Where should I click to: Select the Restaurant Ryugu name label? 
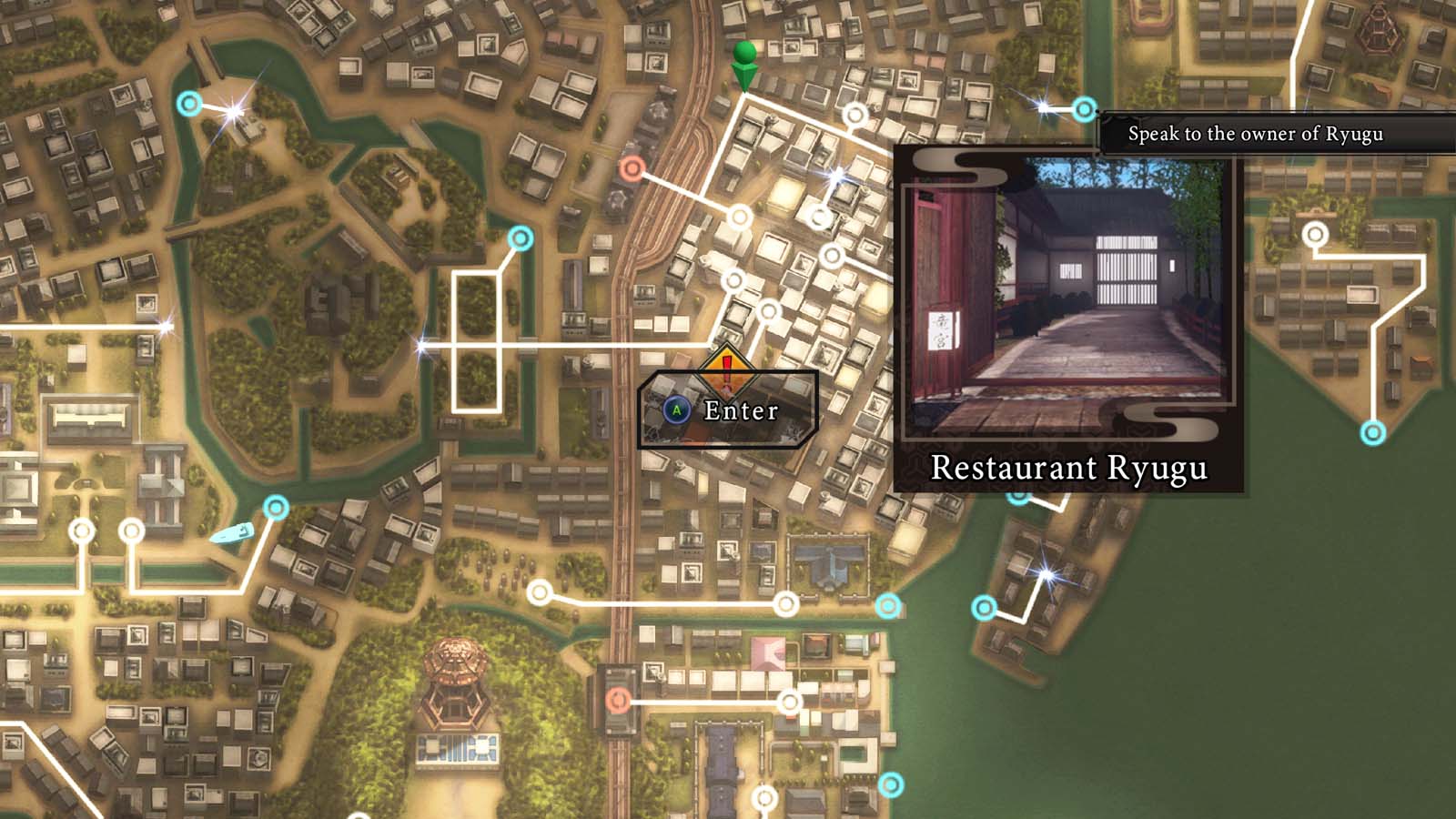coord(1069,469)
